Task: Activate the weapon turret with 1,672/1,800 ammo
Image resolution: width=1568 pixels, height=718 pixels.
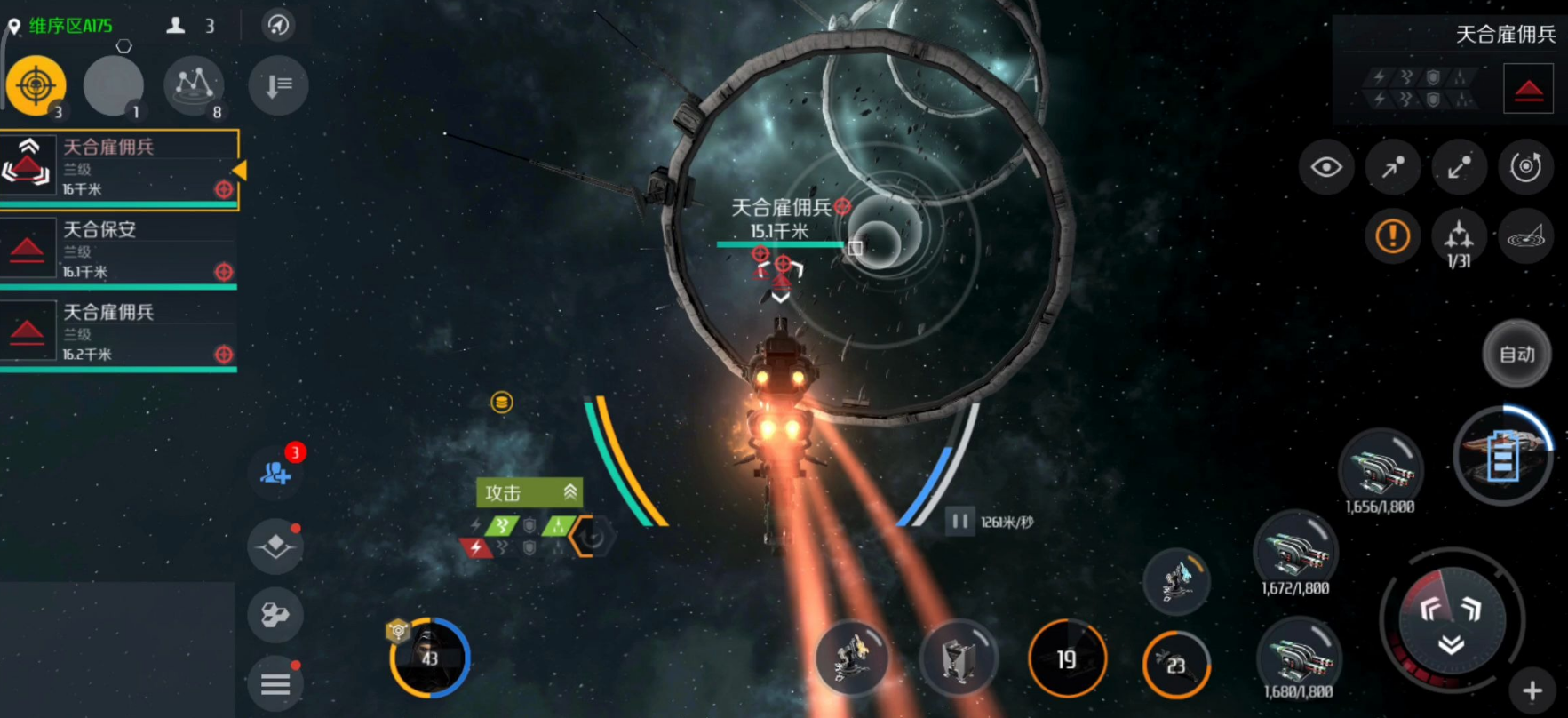Action: coord(1295,551)
